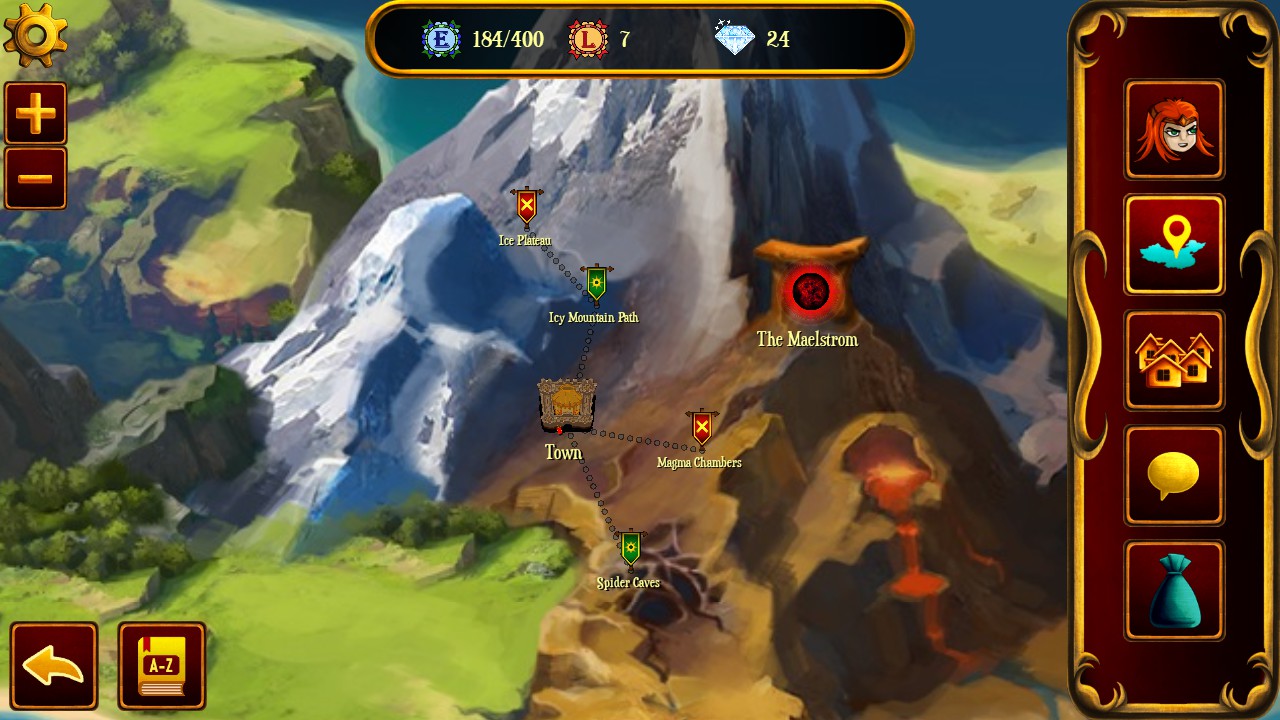
Task: Open the A-Z glossary book
Action: point(162,666)
